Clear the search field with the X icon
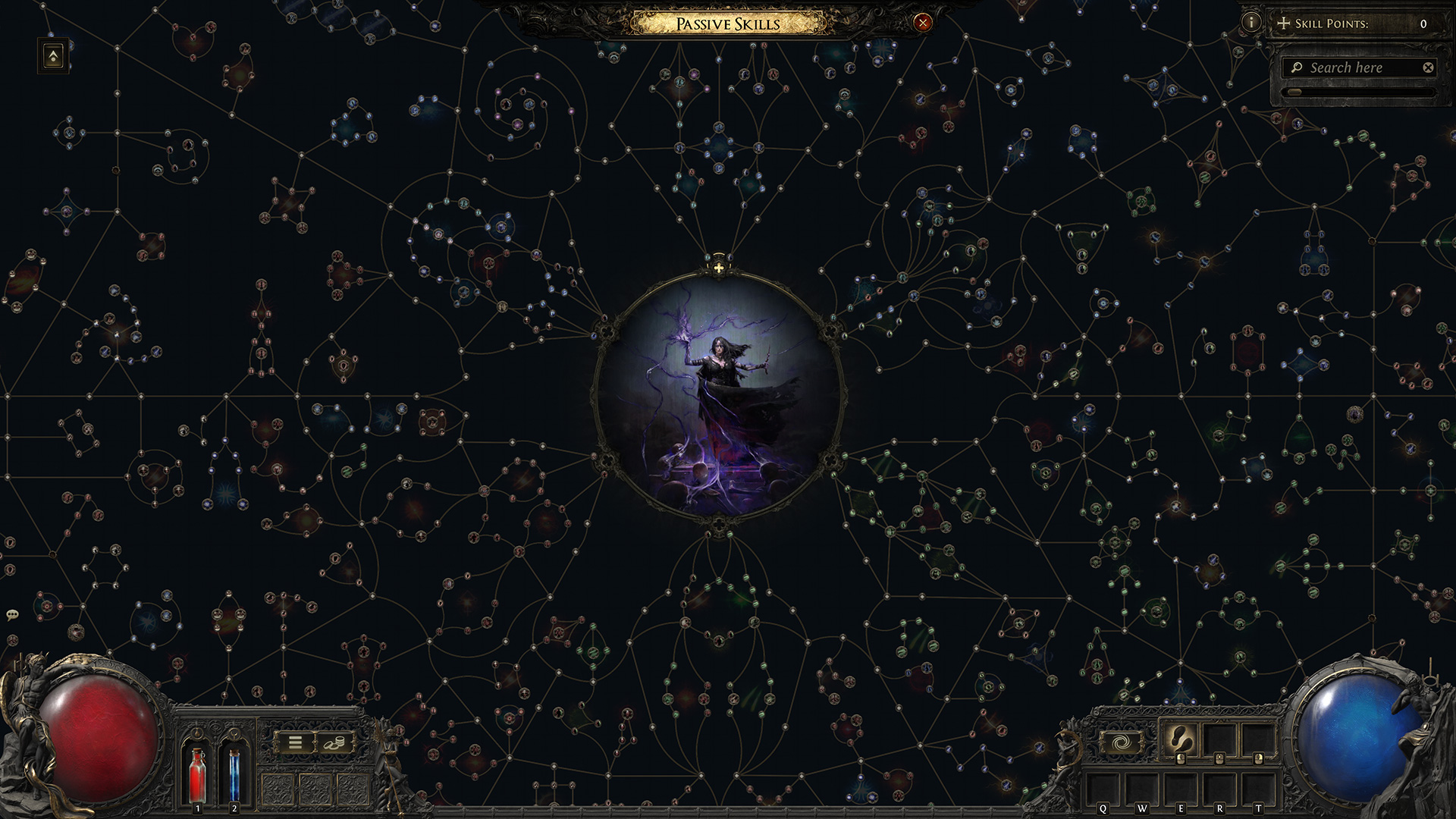1456x819 pixels. [x=1428, y=67]
